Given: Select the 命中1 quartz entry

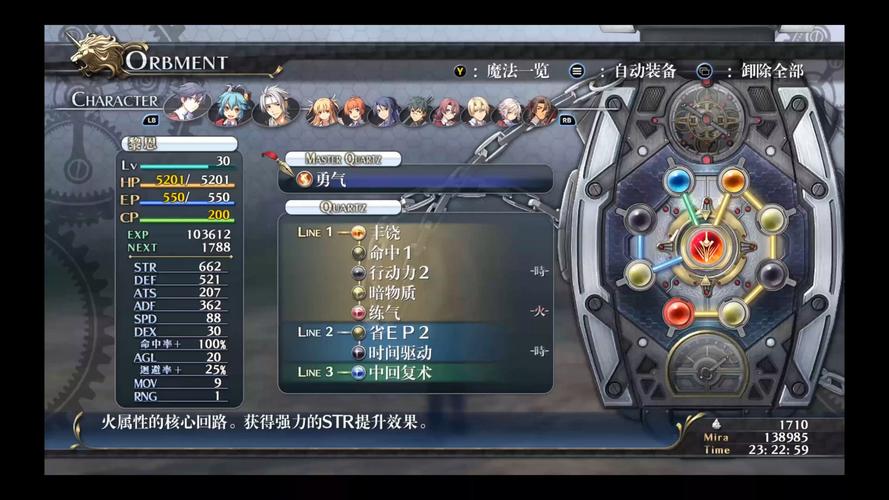Looking at the screenshot, I should point(390,251).
